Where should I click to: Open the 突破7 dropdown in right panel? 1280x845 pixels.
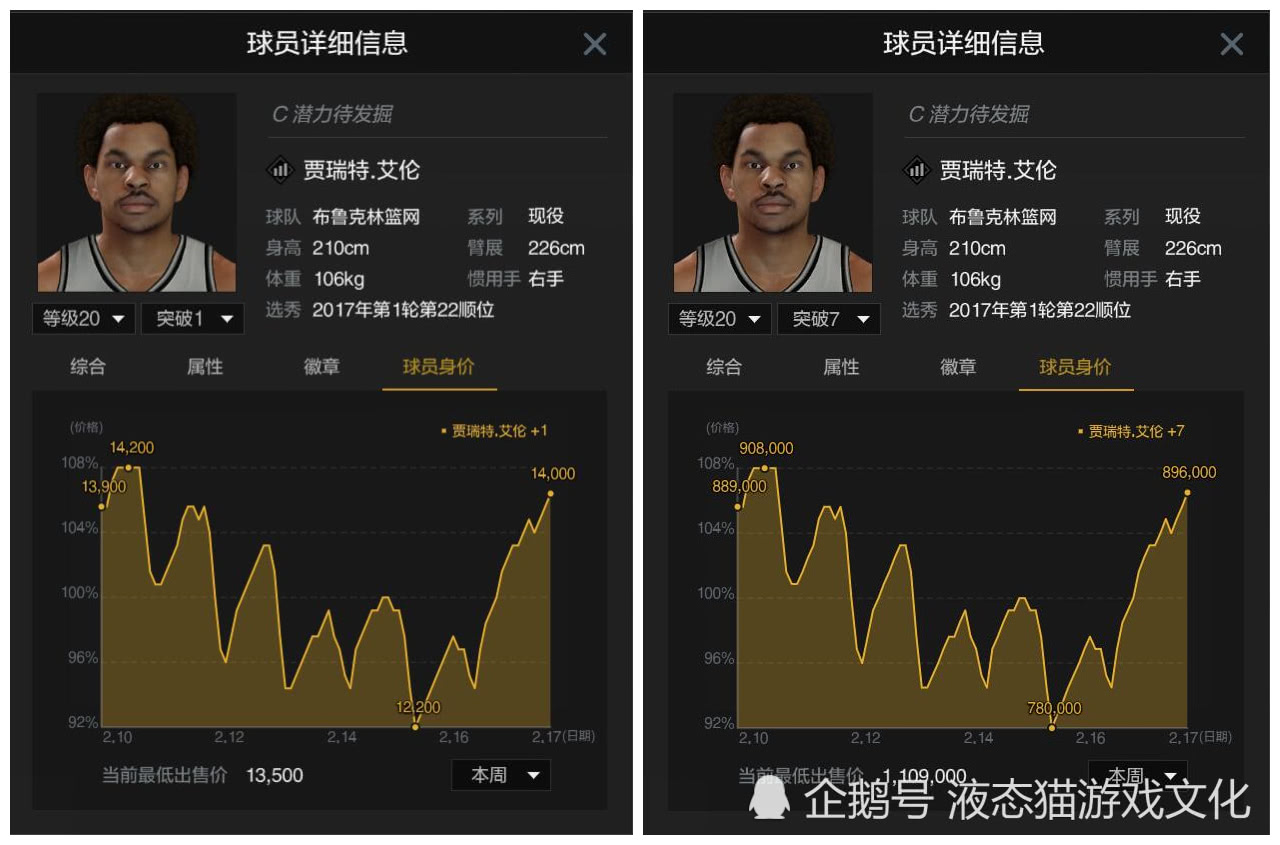(828, 318)
